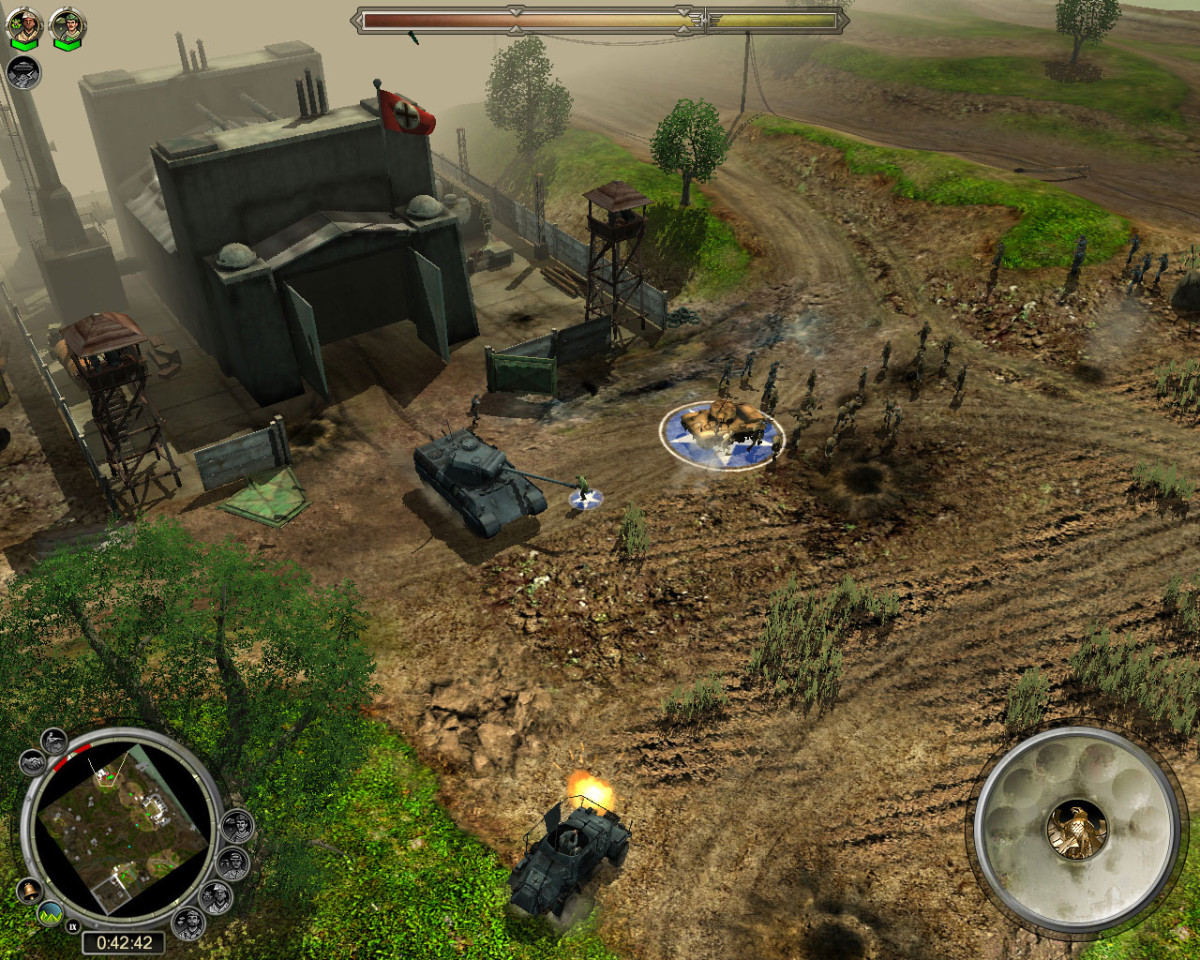The image size is (1200, 960).
Task: Ring the bell alert icon
Action: 28,890
